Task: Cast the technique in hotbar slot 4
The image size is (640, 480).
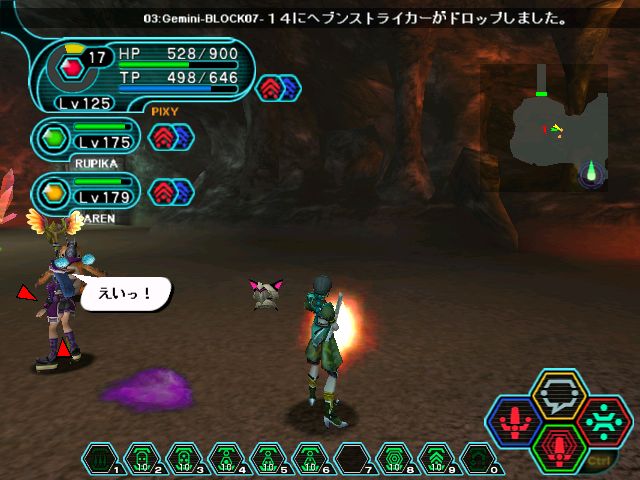Action: tap(226, 458)
